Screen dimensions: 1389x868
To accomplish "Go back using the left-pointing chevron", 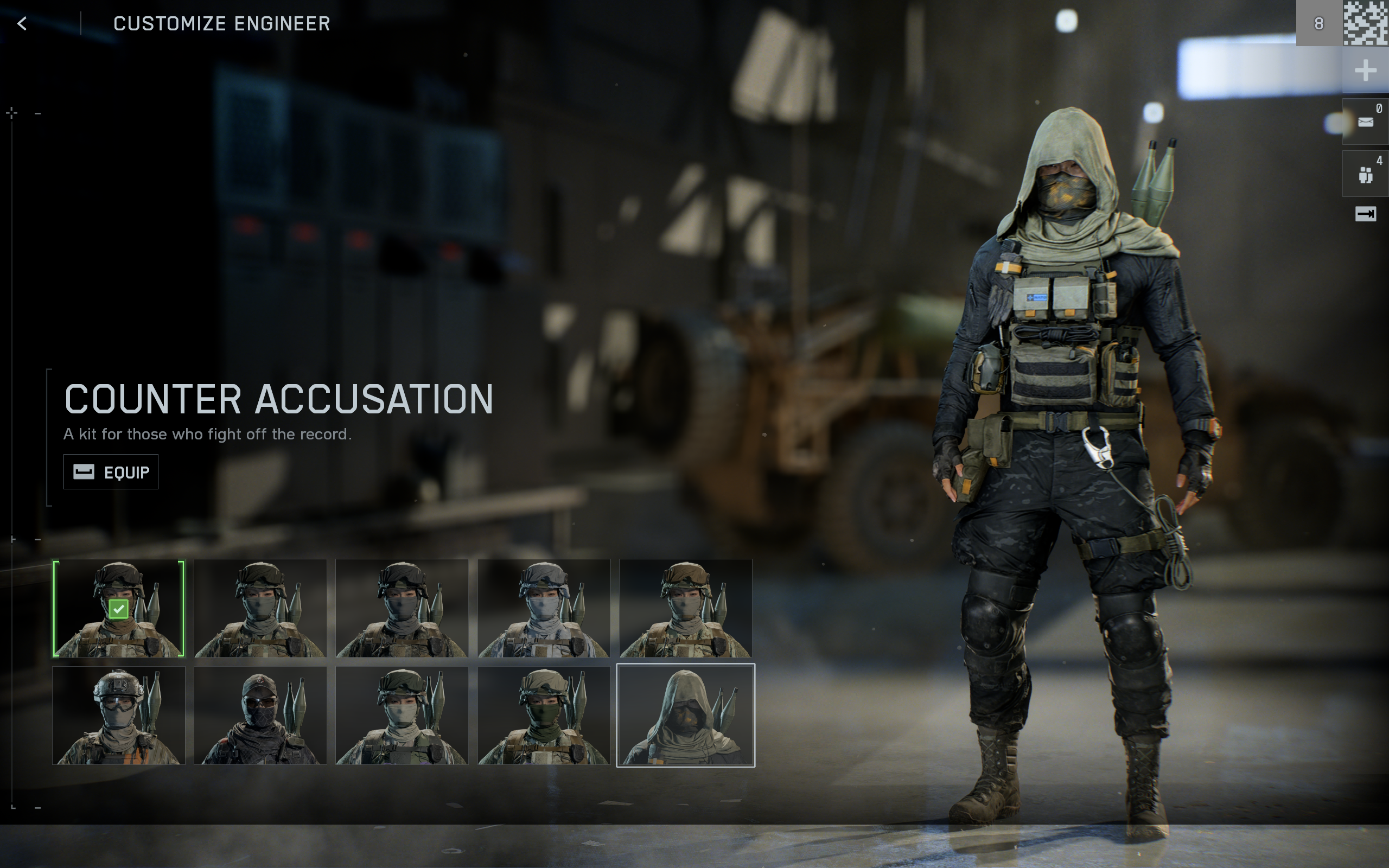I will [22, 23].
